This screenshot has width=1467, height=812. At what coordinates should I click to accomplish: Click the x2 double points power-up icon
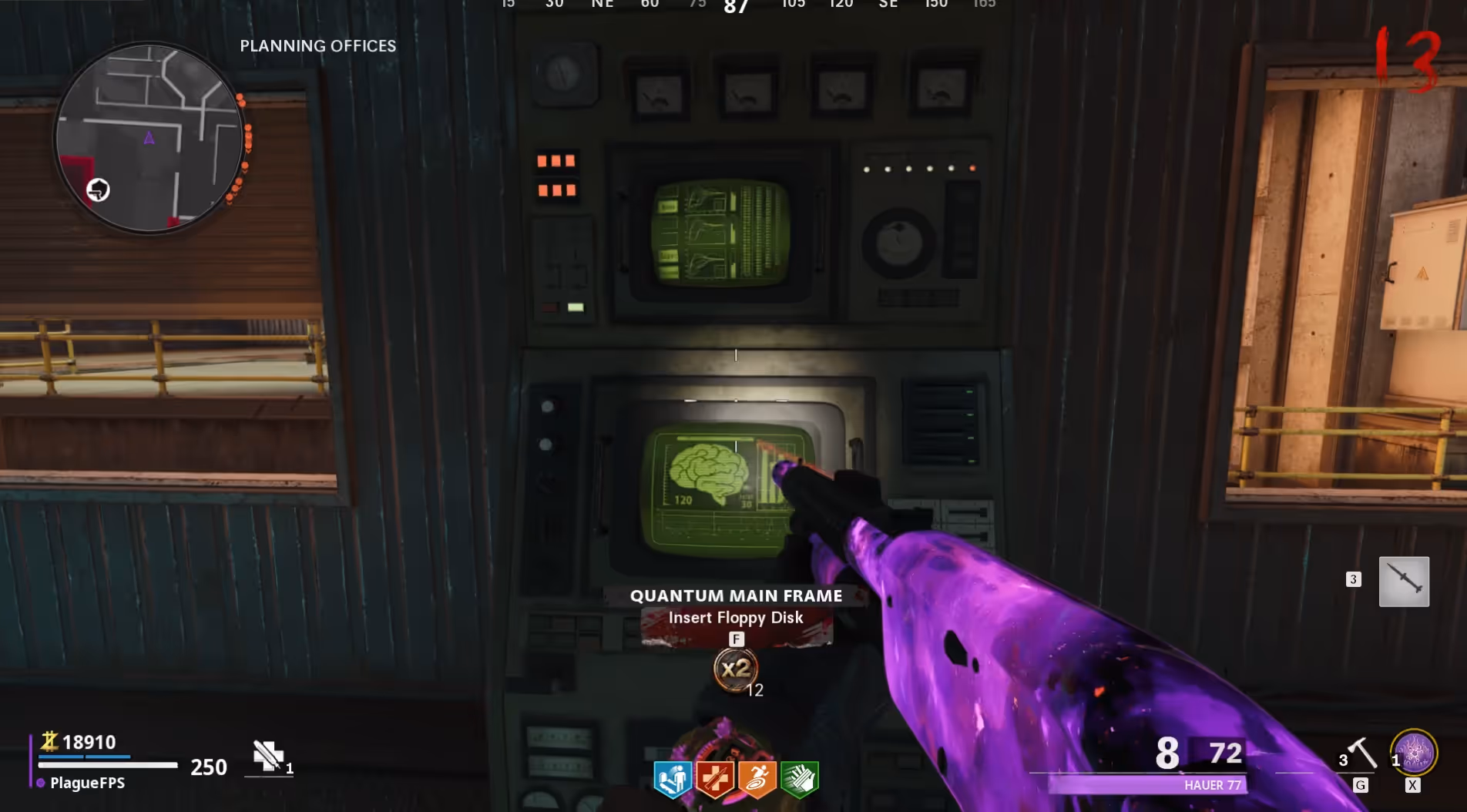pos(735,669)
